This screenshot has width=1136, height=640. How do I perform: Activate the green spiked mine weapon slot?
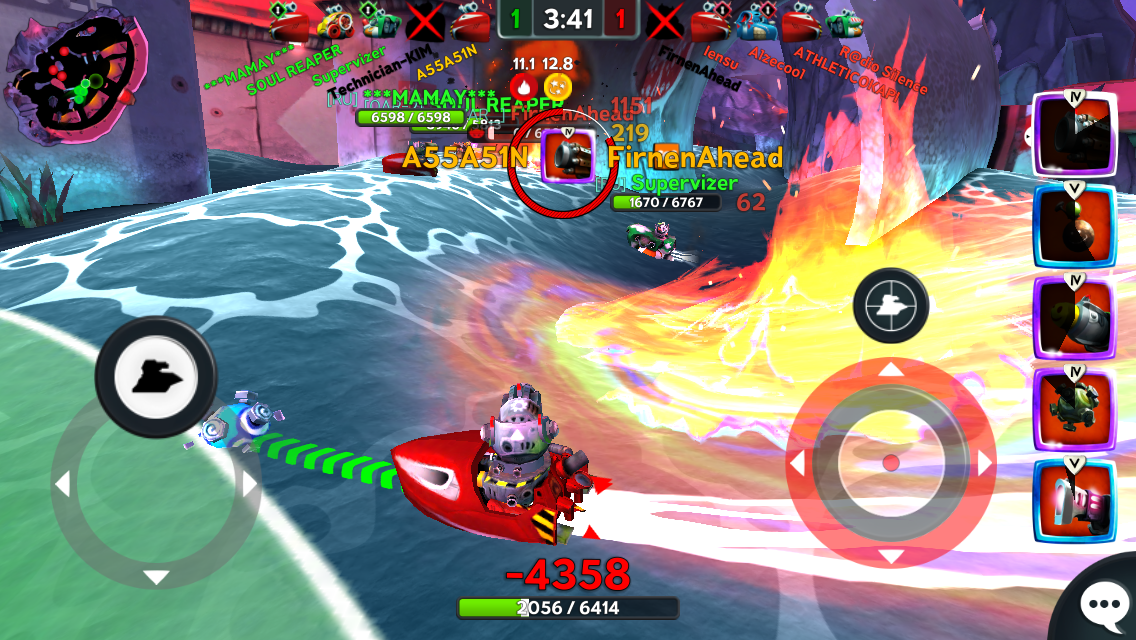[x=1074, y=409]
